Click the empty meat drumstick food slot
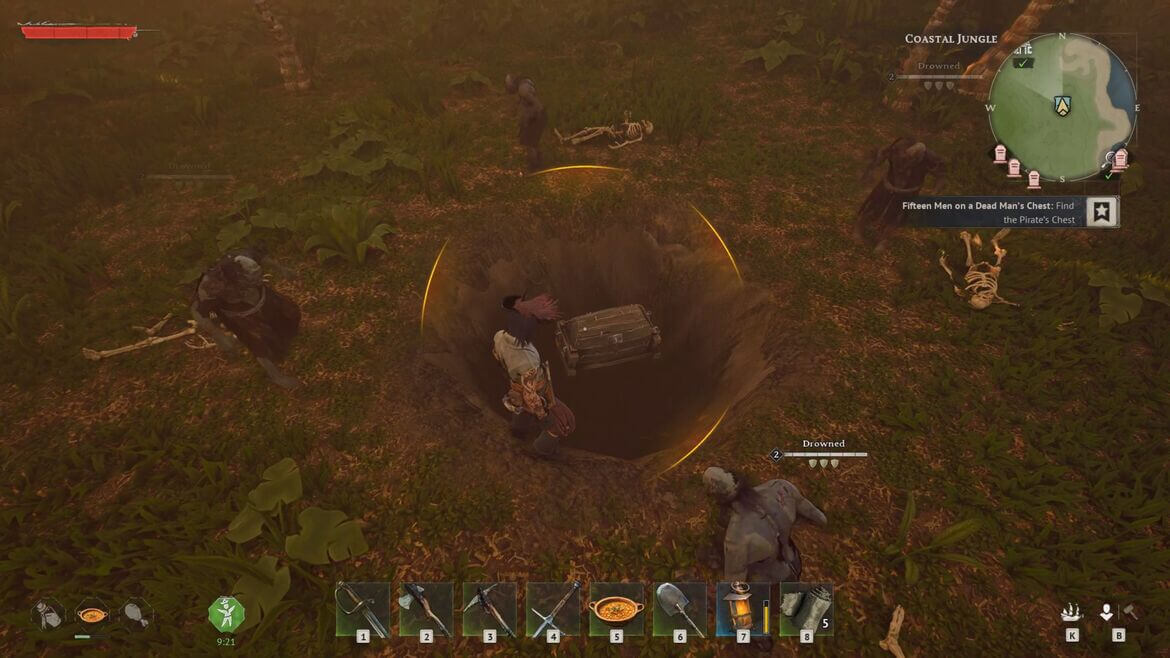 (x=135, y=613)
